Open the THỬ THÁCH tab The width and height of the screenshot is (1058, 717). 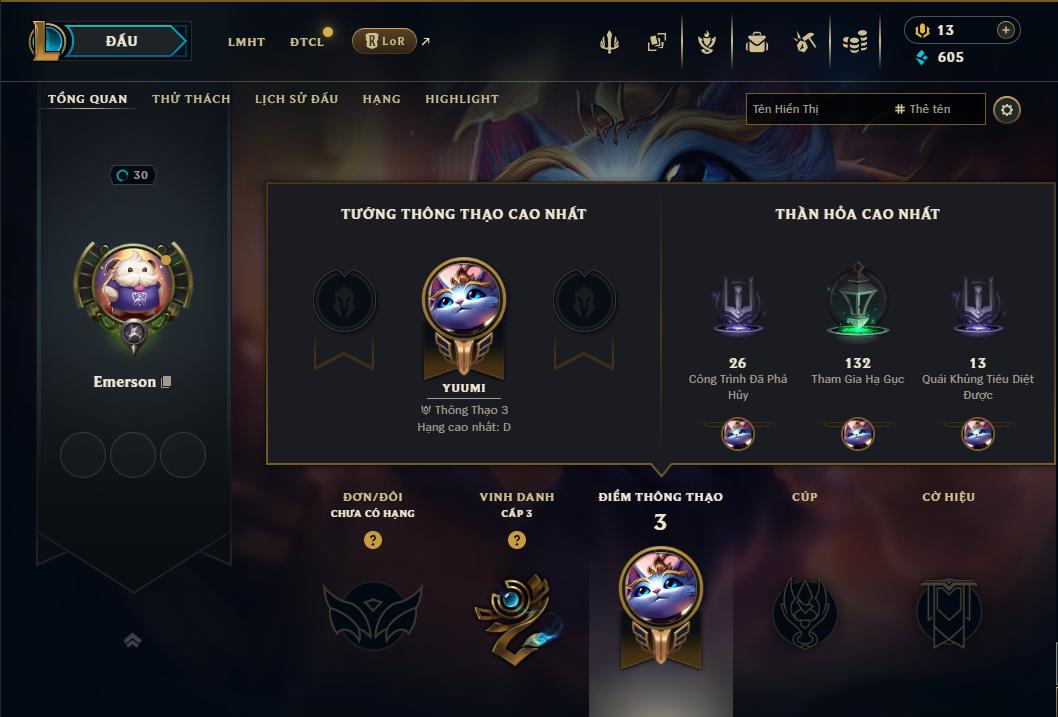point(191,99)
